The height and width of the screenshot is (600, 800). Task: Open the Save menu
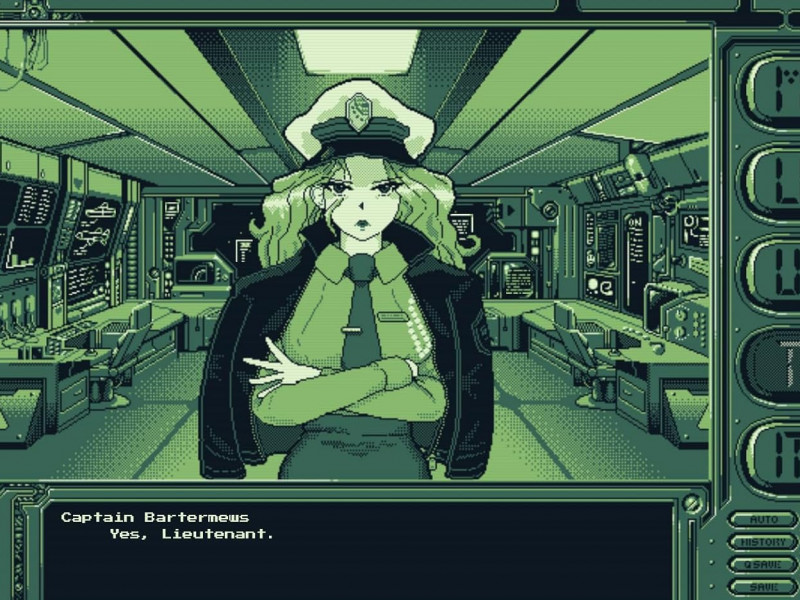(763, 586)
